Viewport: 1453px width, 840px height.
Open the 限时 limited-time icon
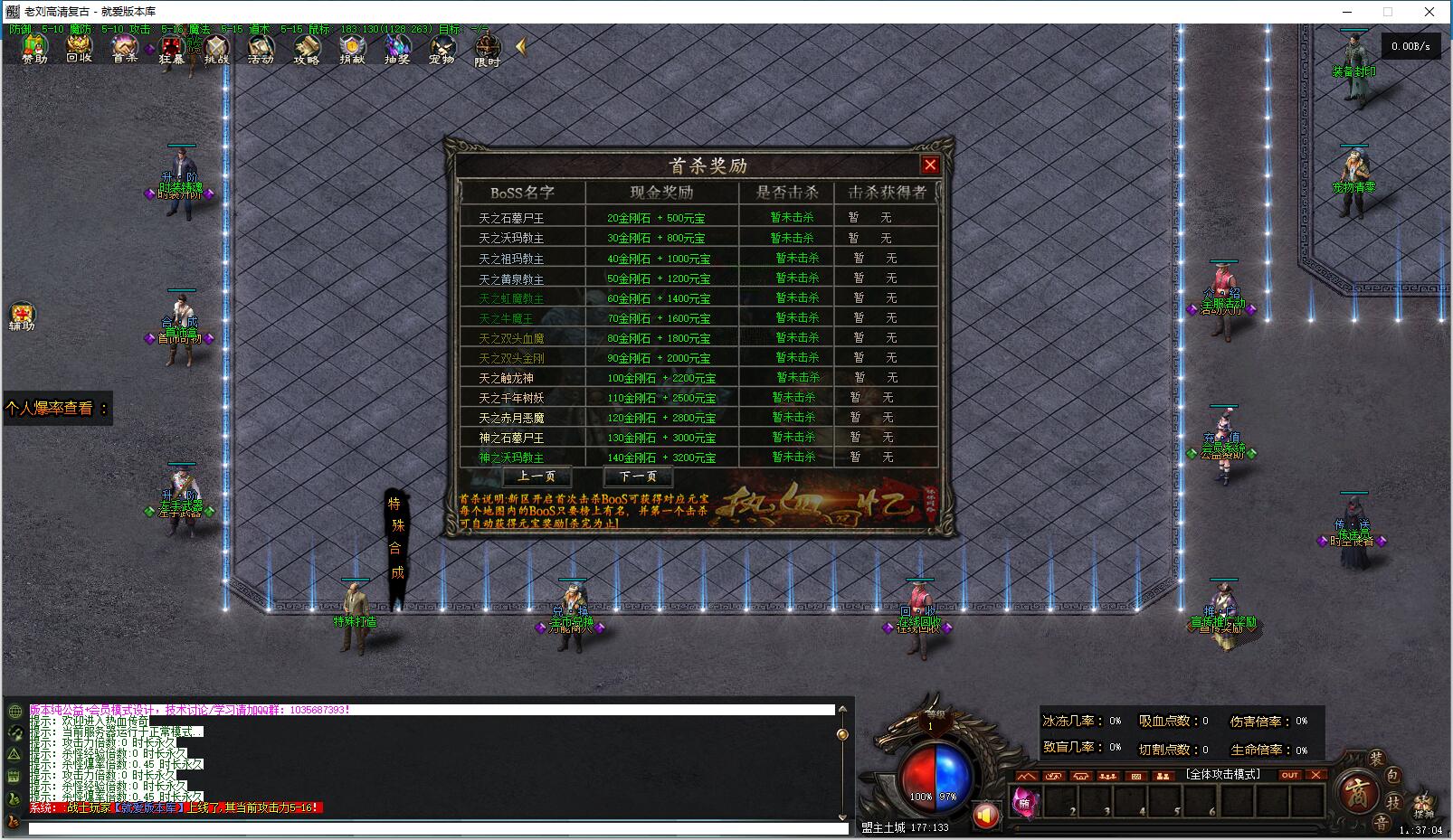coord(488,49)
